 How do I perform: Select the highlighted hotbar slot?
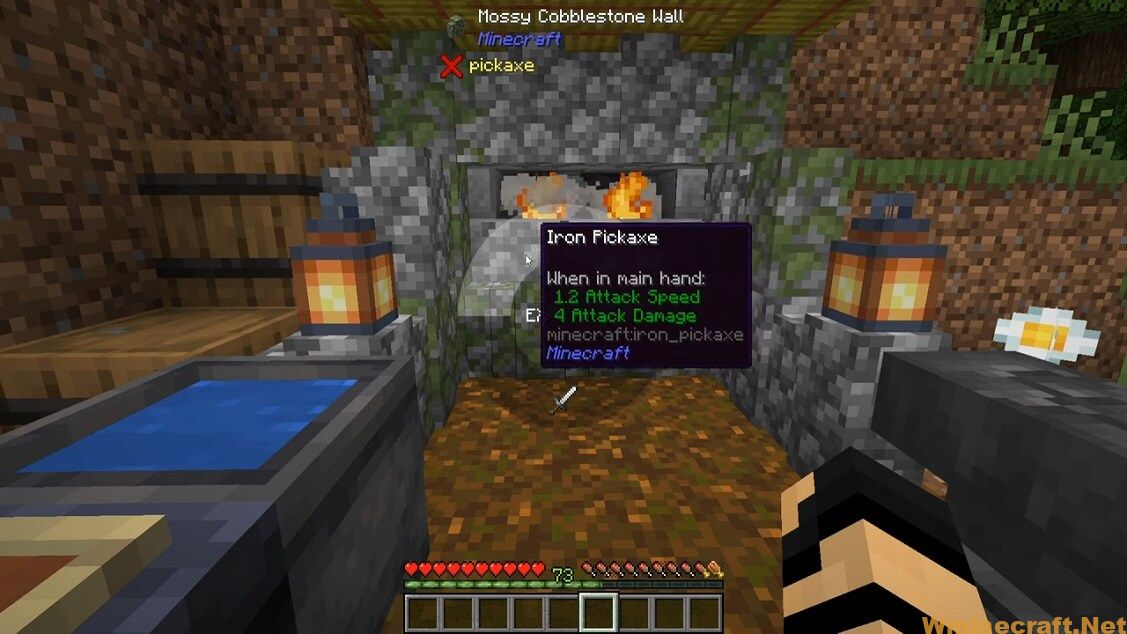click(598, 612)
